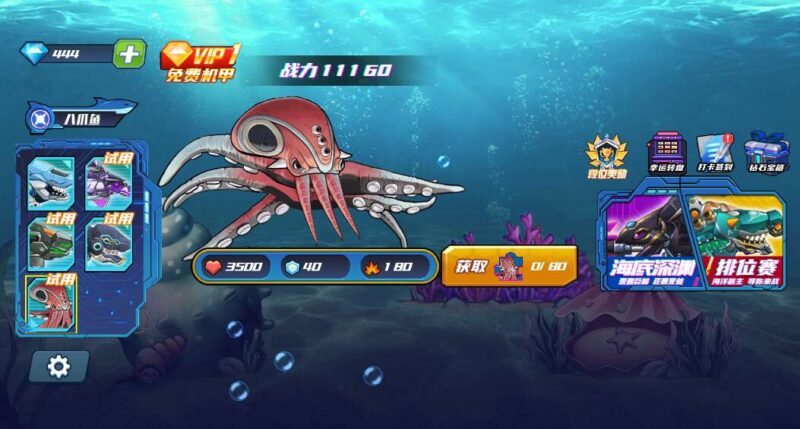Tap the green plus to add diamonds

tap(128, 53)
